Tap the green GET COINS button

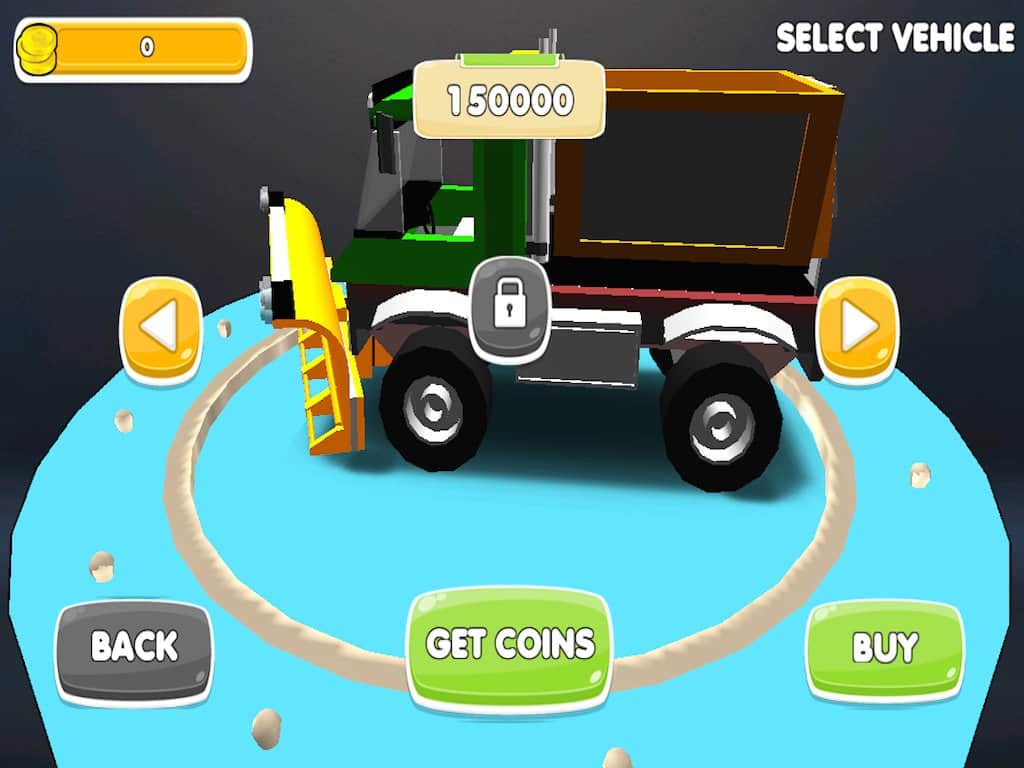pos(510,645)
